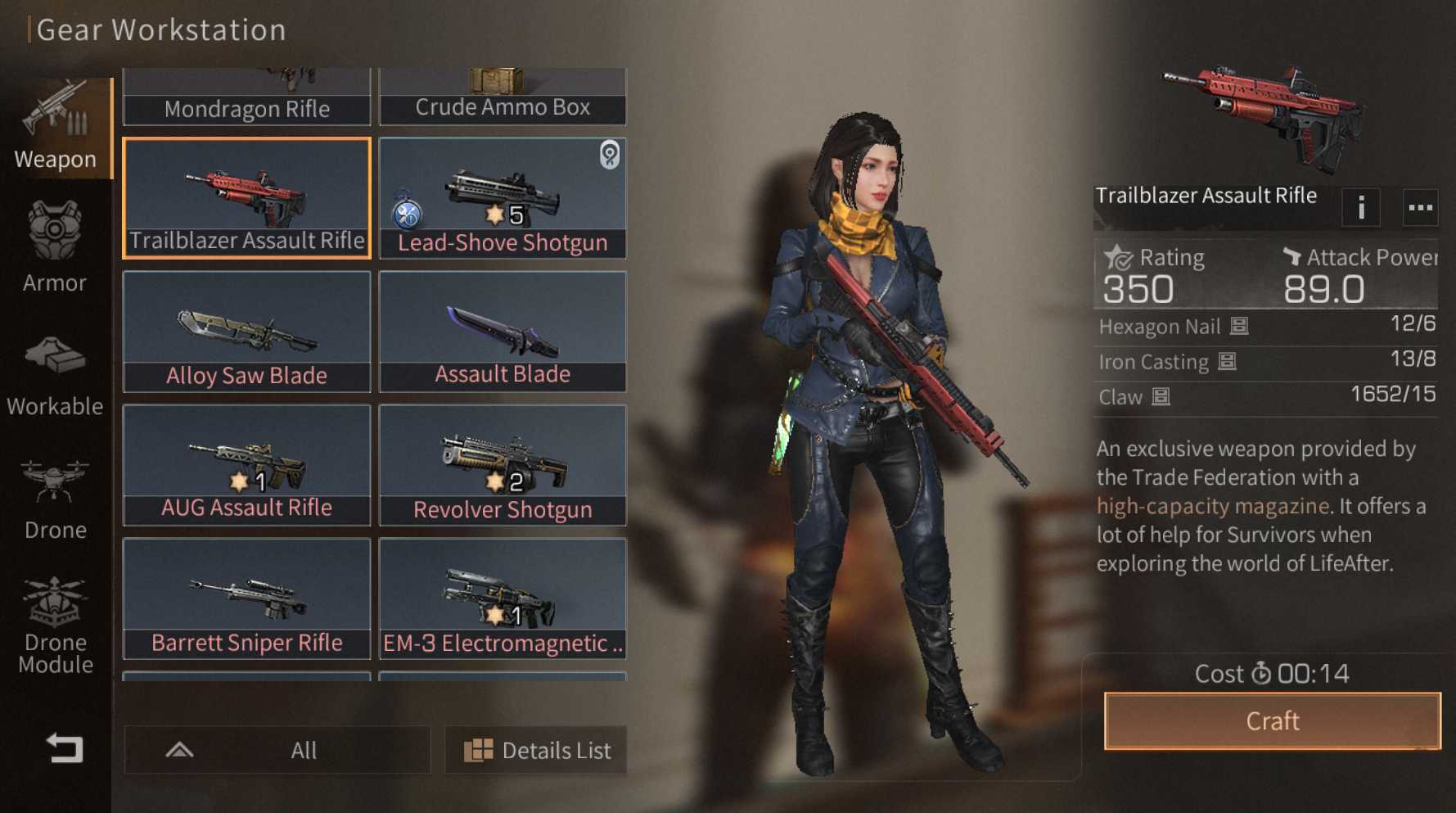Craft the Trailblazer Assault Rifle
1456x813 pixels.
point(1272,720)
